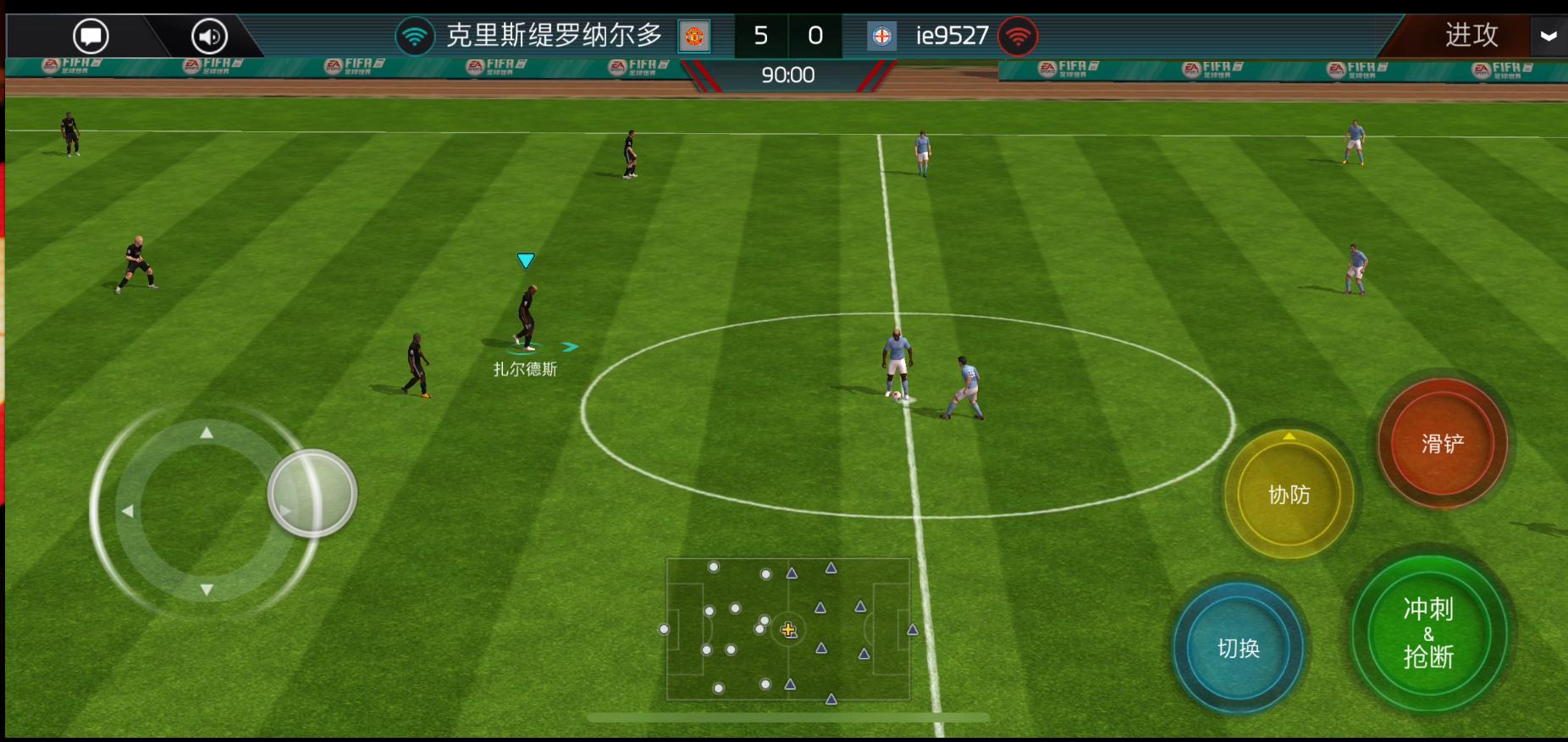Click the 90:00 match timer display
This screenshot has height=742, width=1568.
(x=787, y=75)
